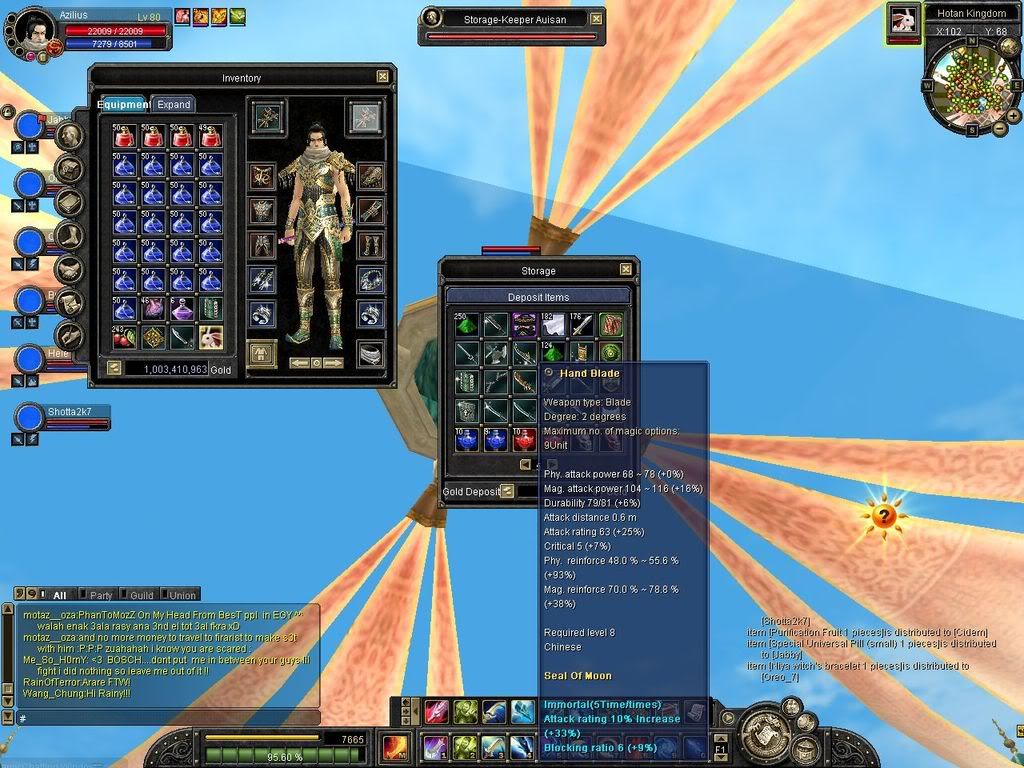Select the red cherries stack of 243
Image resolution: width=1024 pixels, height=768 pixels.
pyautogui.click(x=124, y=337)
